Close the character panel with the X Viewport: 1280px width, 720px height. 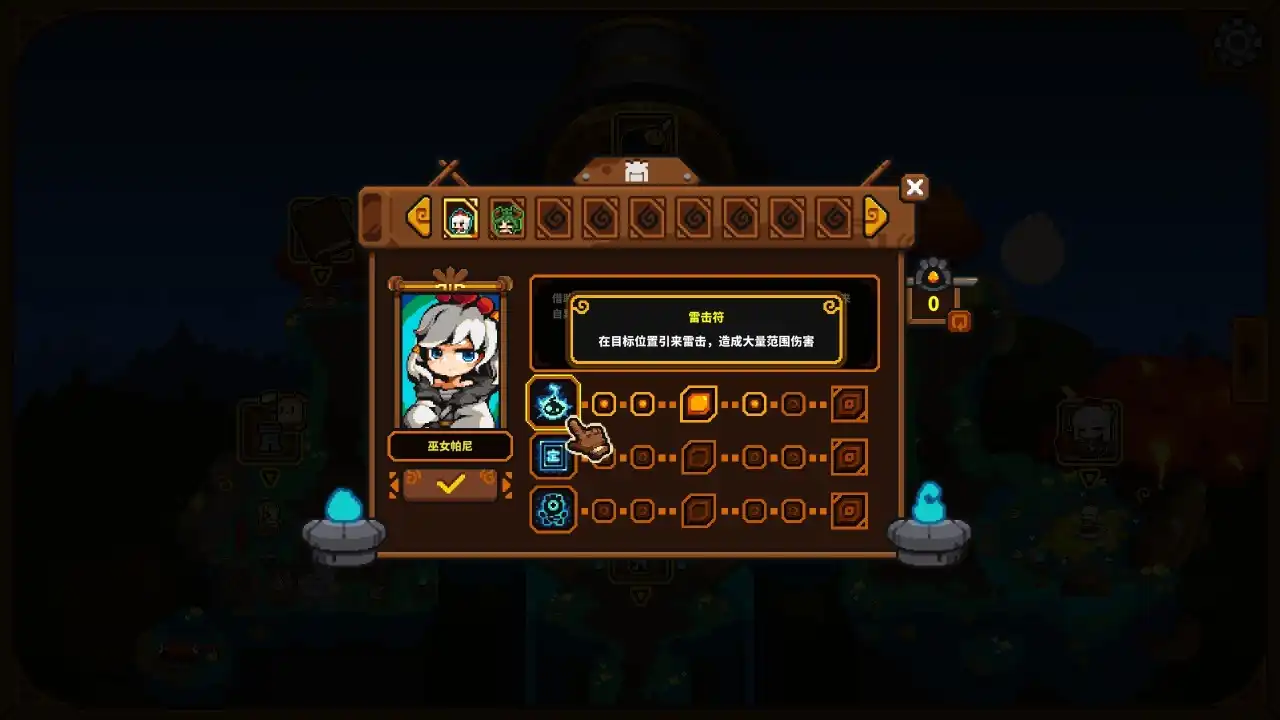914,187
